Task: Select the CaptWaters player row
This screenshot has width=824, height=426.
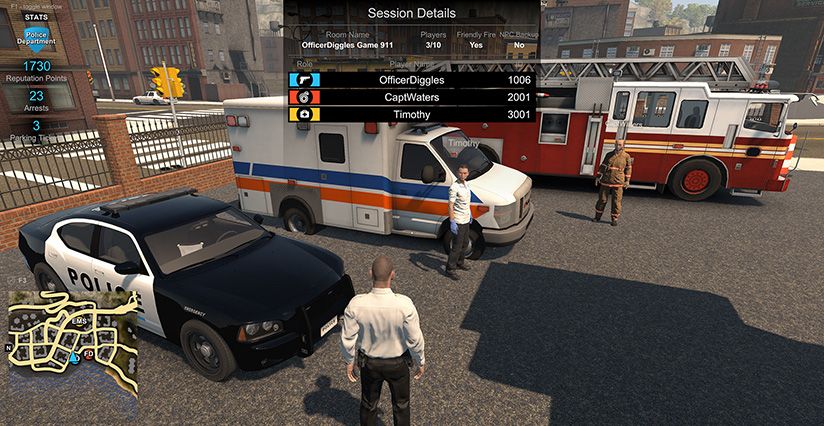Action: [412, 97]
